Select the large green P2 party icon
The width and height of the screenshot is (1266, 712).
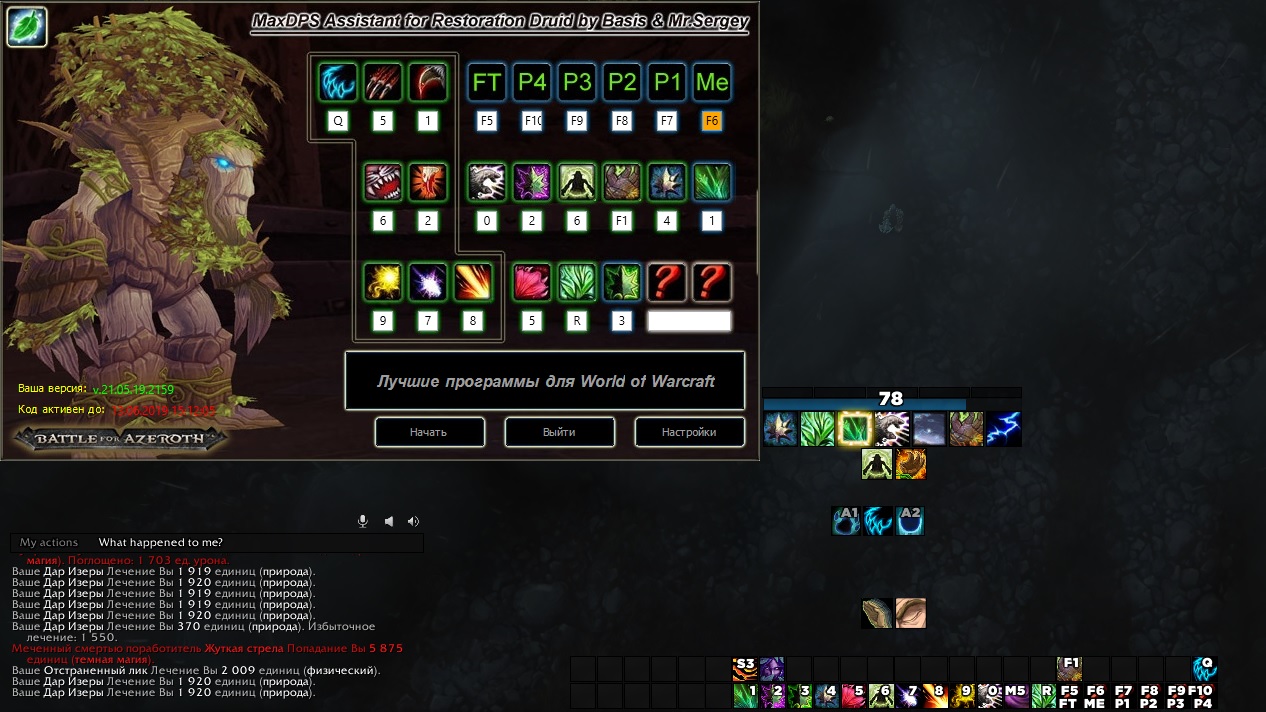(x=622, y=82)
